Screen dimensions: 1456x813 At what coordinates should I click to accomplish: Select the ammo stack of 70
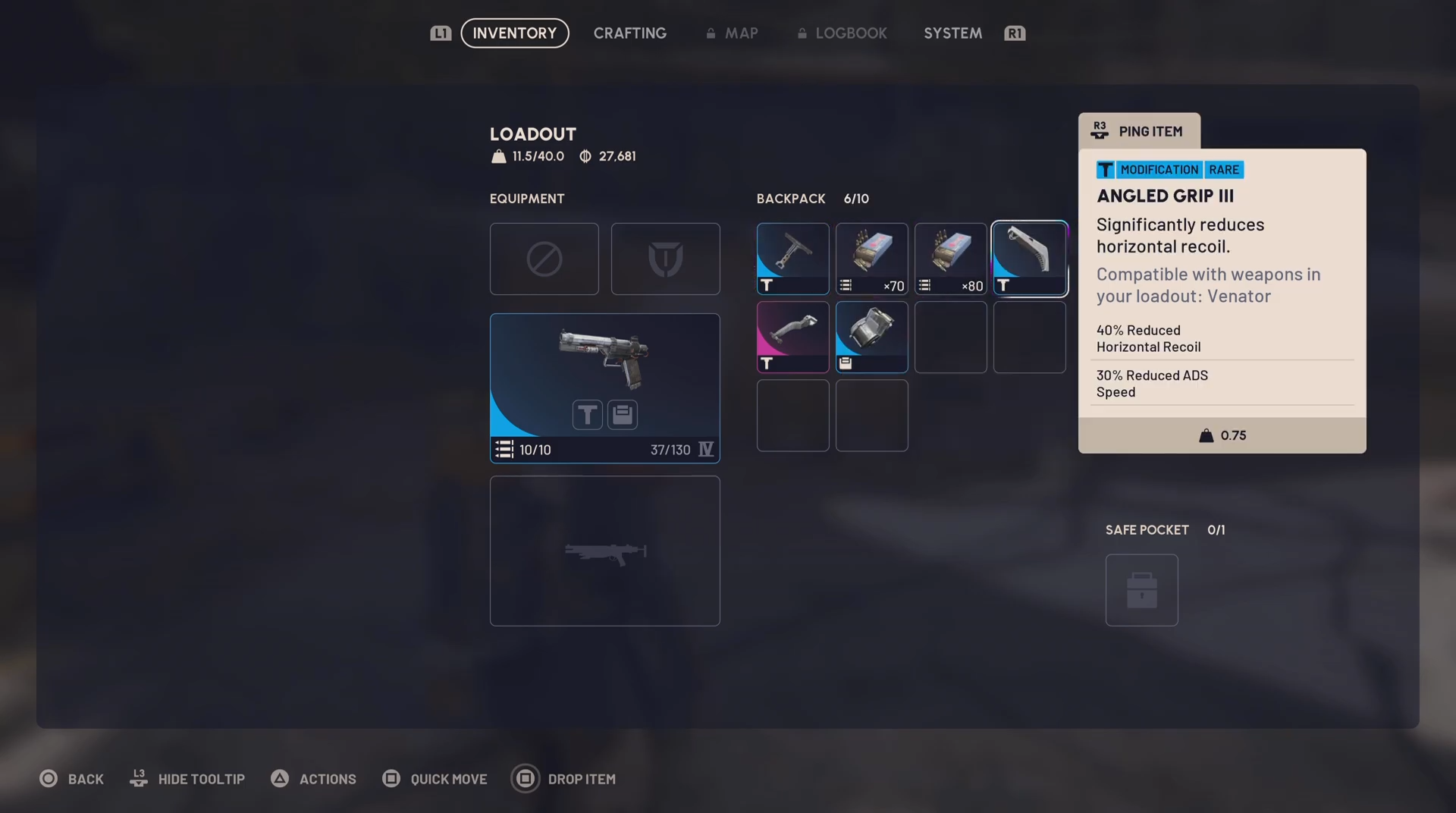point(871,259)
